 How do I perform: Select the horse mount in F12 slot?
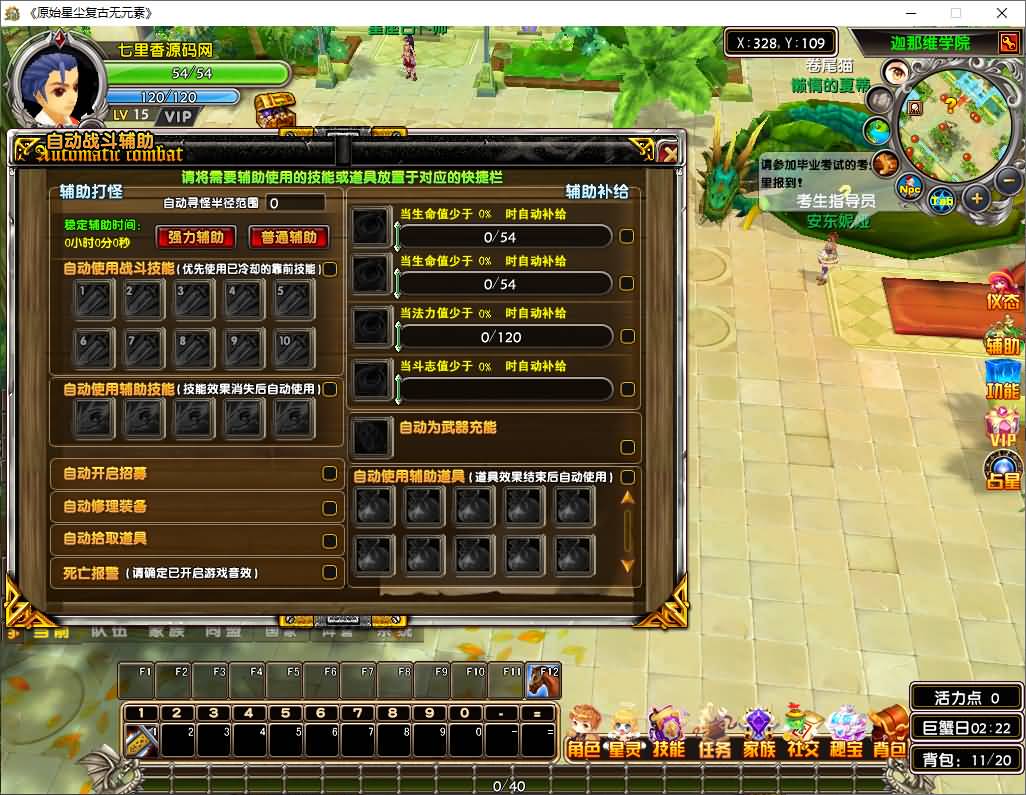point(543,682)
